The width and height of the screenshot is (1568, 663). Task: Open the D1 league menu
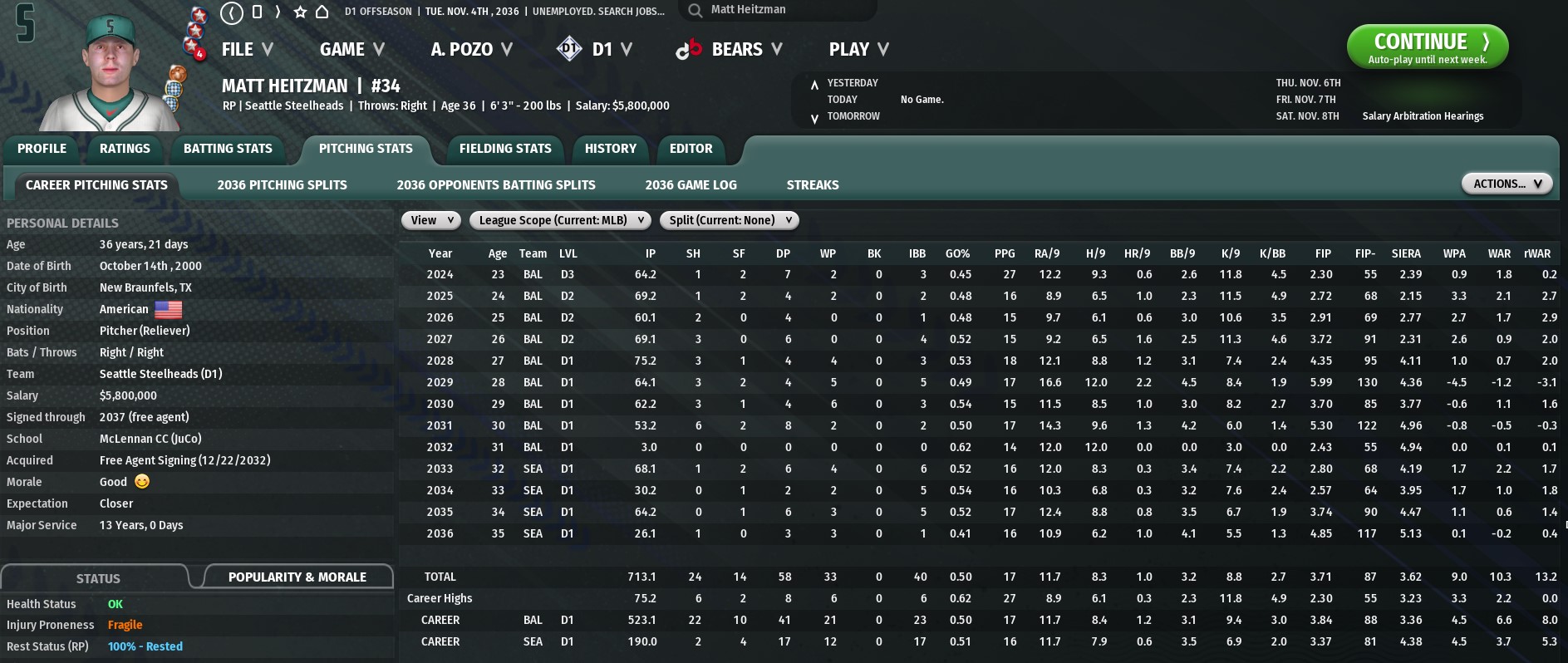[x=594, y=50]
